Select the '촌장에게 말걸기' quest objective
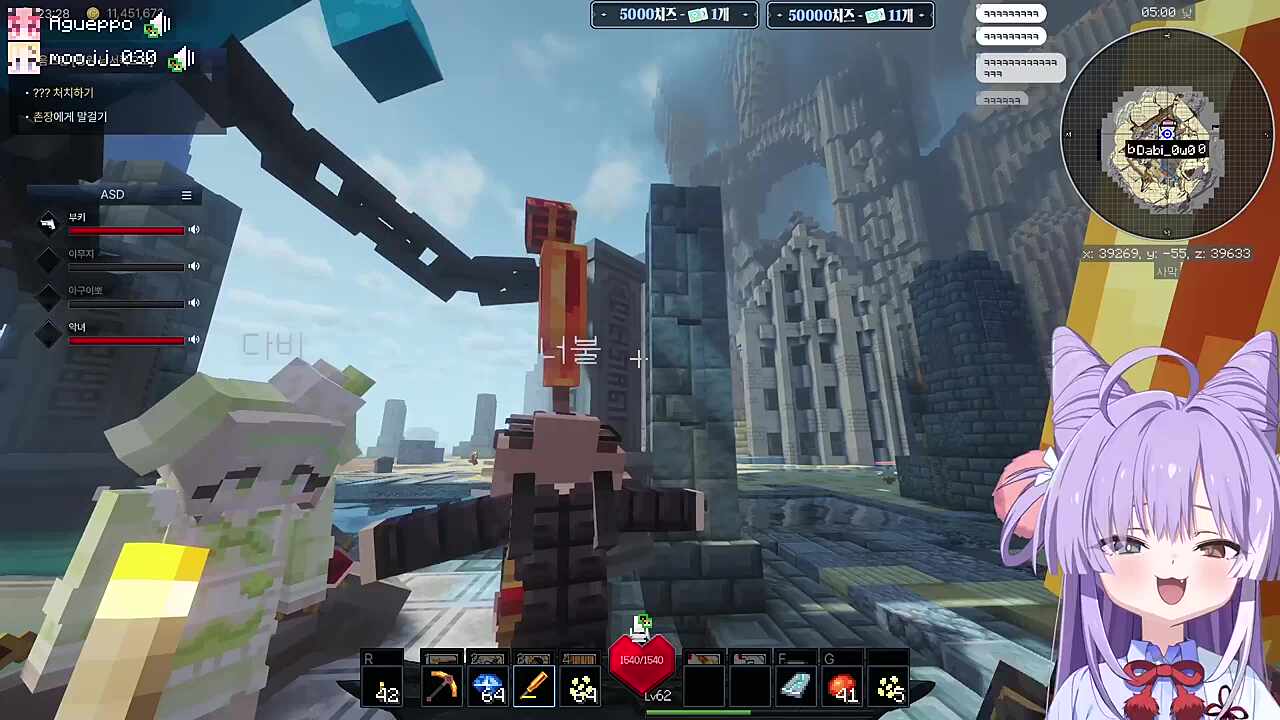This screenshot has height=720, width=1280. [x=70, y=117]
